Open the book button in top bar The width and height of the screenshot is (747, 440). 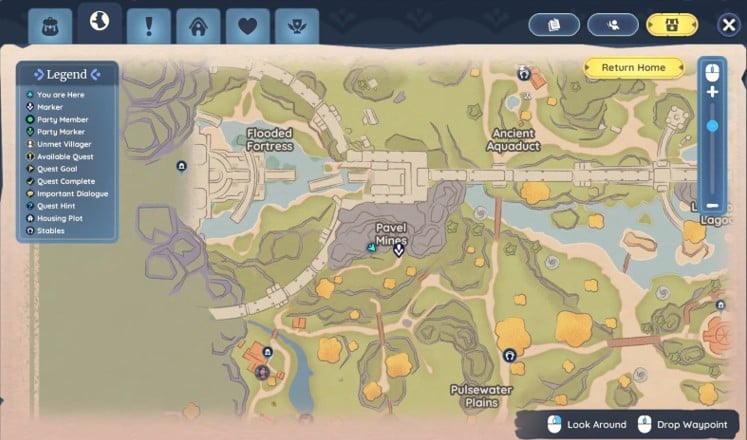[x=554, y=24]
